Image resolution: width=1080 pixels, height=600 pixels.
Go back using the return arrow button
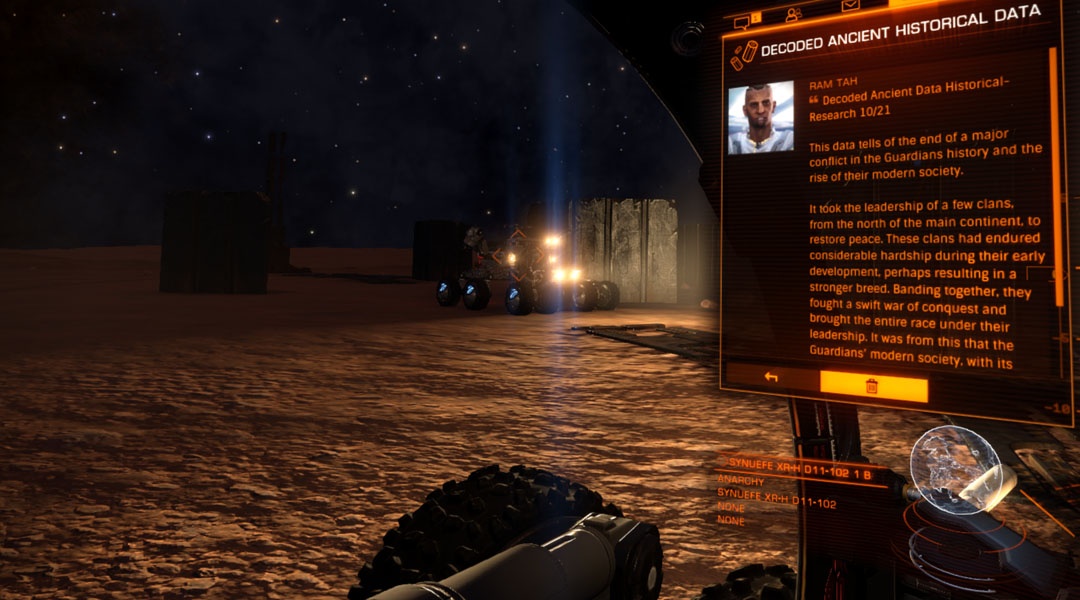(771, 377)
